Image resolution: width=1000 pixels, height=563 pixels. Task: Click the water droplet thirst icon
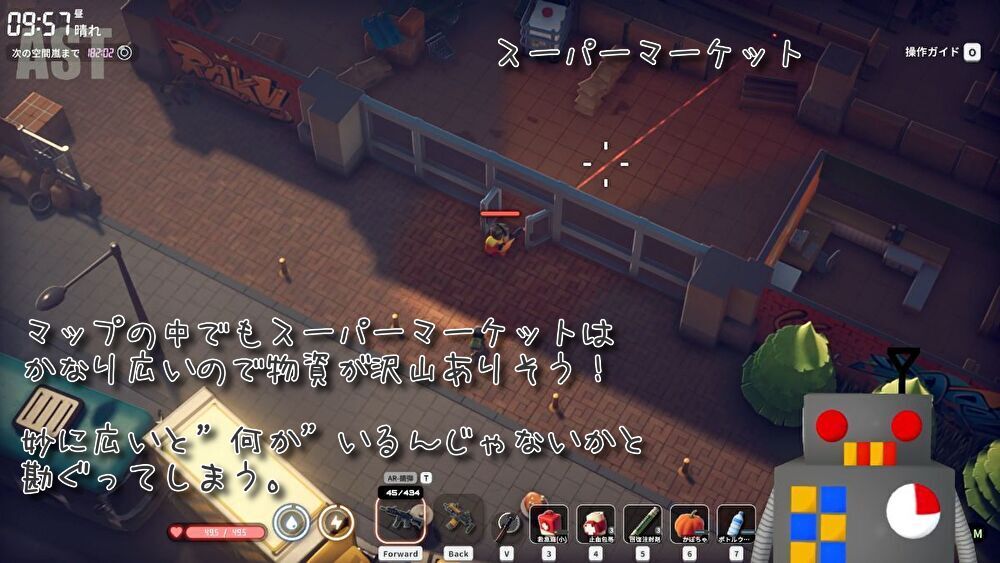click(x=290, y=522)
